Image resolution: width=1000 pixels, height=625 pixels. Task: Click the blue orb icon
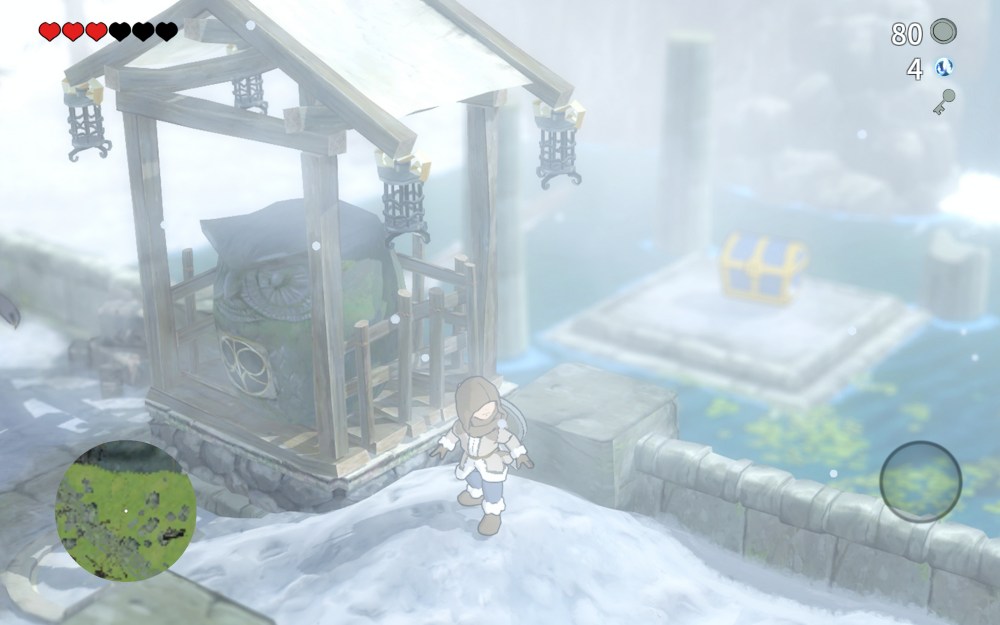point(942,68)
